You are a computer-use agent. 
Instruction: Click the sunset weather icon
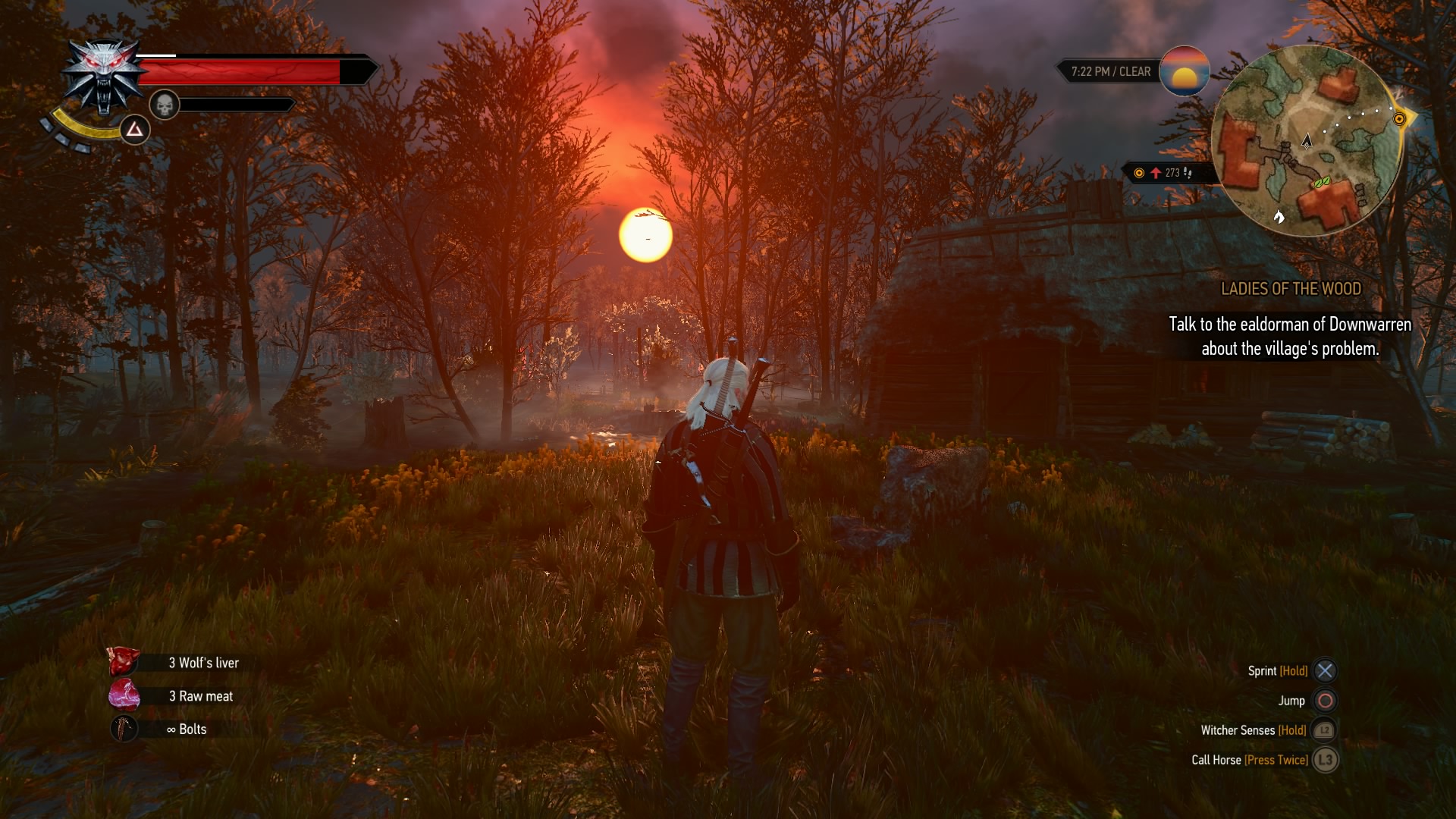point(1184,71)
